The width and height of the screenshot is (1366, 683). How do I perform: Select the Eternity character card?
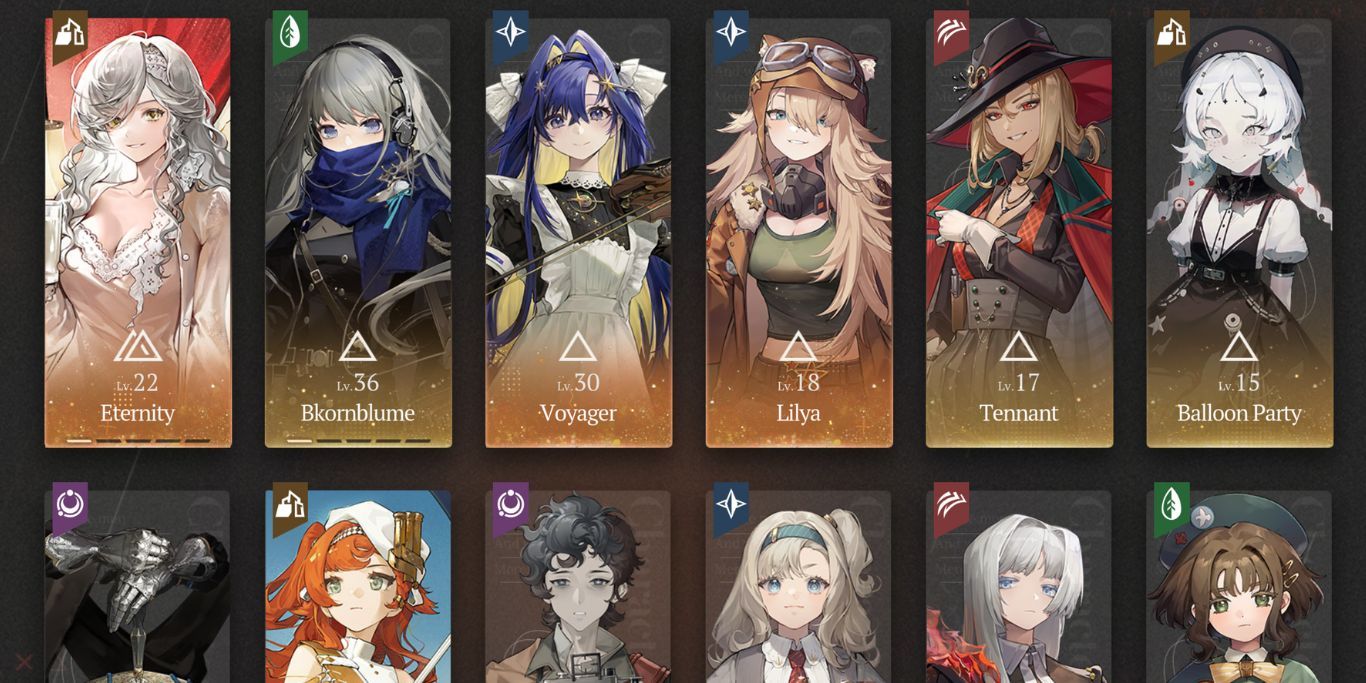pyautogui.click(x=138, y=232)
